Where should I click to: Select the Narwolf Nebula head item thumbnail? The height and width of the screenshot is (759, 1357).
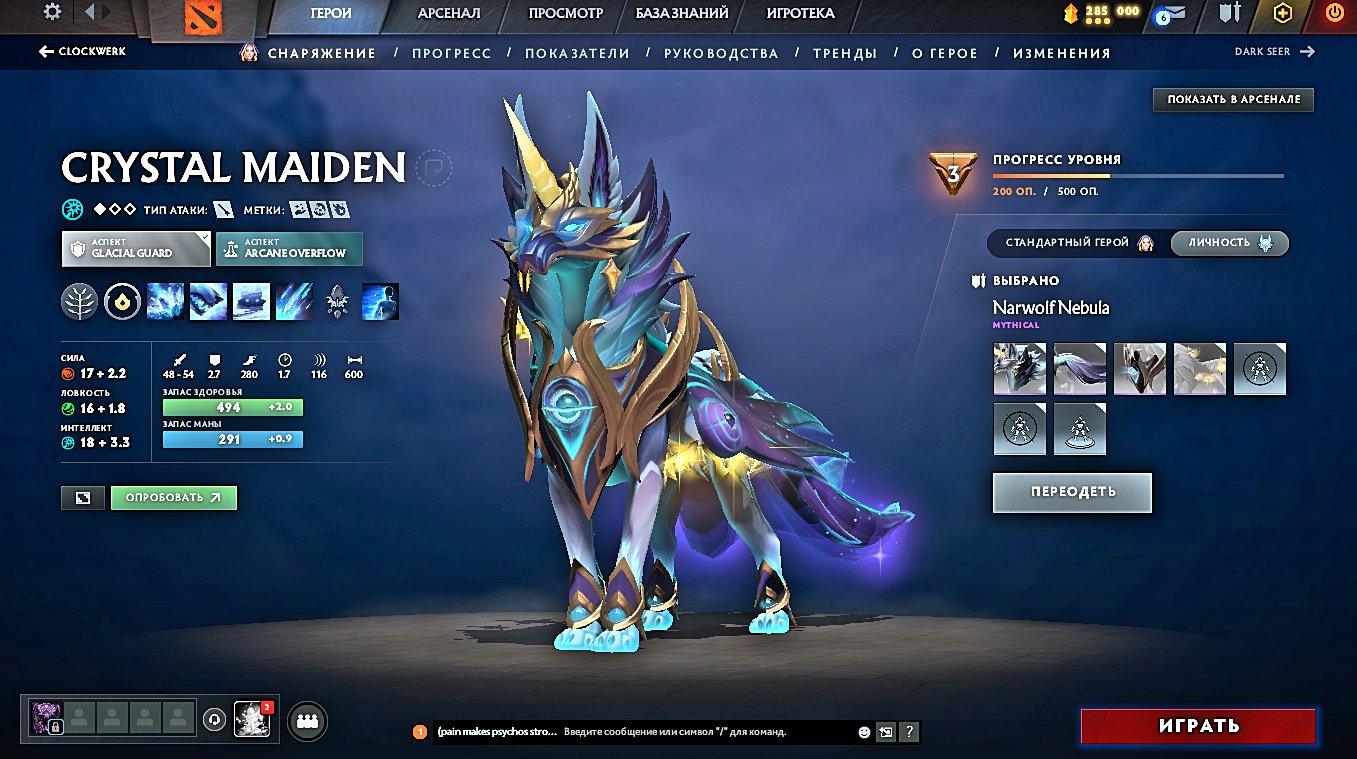(x=1019, y=368)
